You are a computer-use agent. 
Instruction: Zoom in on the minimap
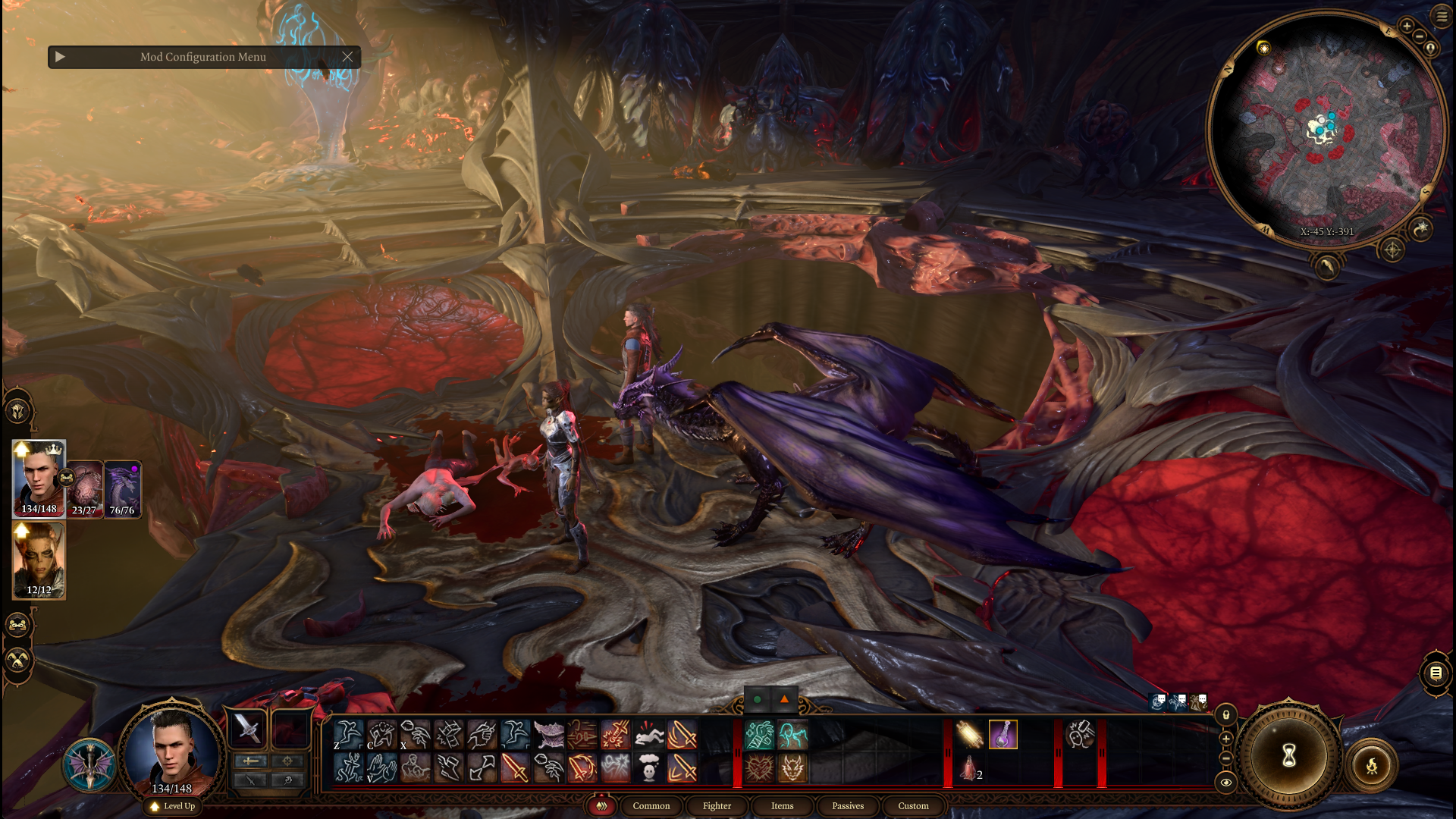click(x=1407, y=27)
